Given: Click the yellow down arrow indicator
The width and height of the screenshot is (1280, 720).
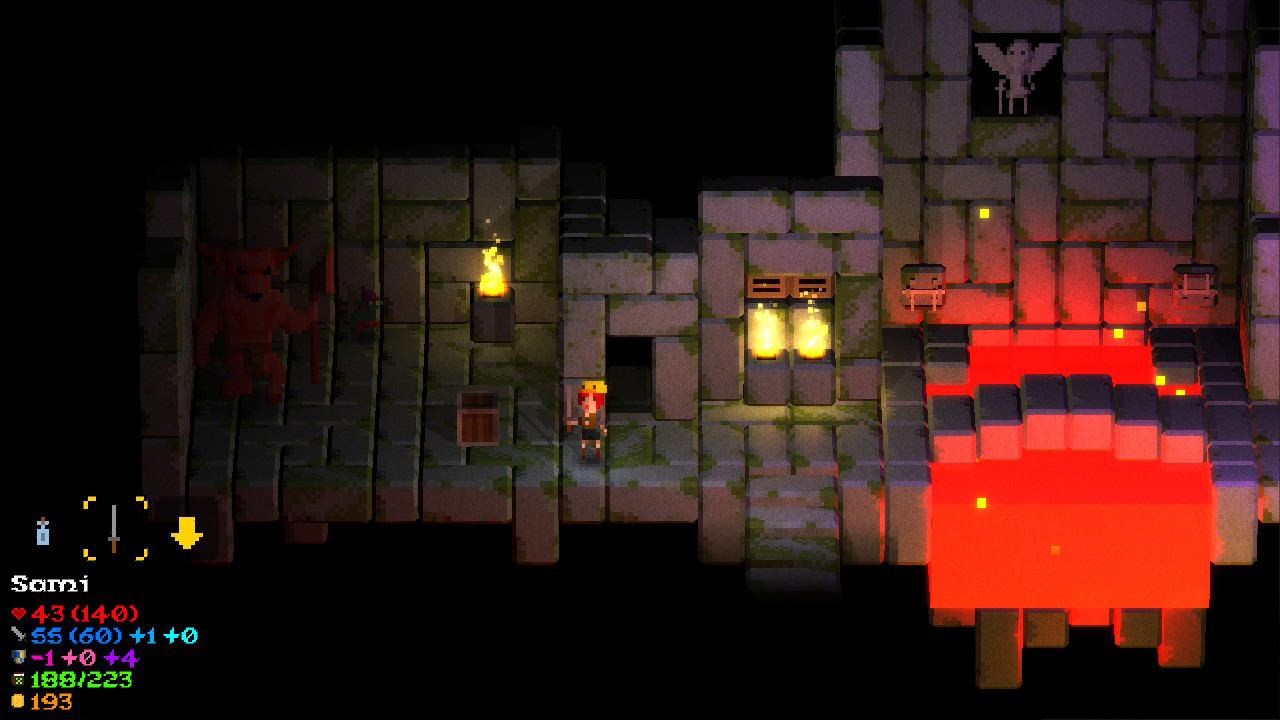Looking at the screenshot, I should (x=187, y=530).
